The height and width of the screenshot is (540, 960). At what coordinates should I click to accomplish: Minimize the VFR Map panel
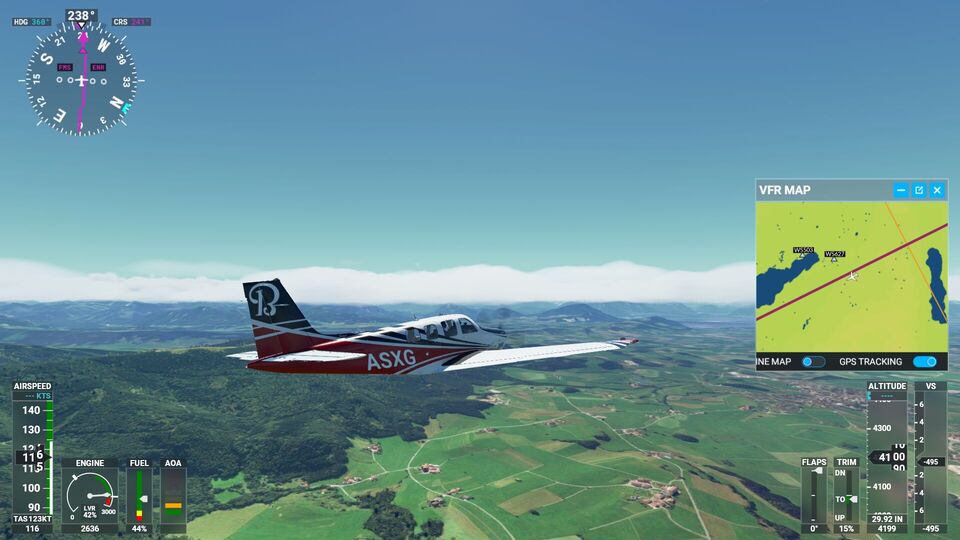click(x=901, y=190)
